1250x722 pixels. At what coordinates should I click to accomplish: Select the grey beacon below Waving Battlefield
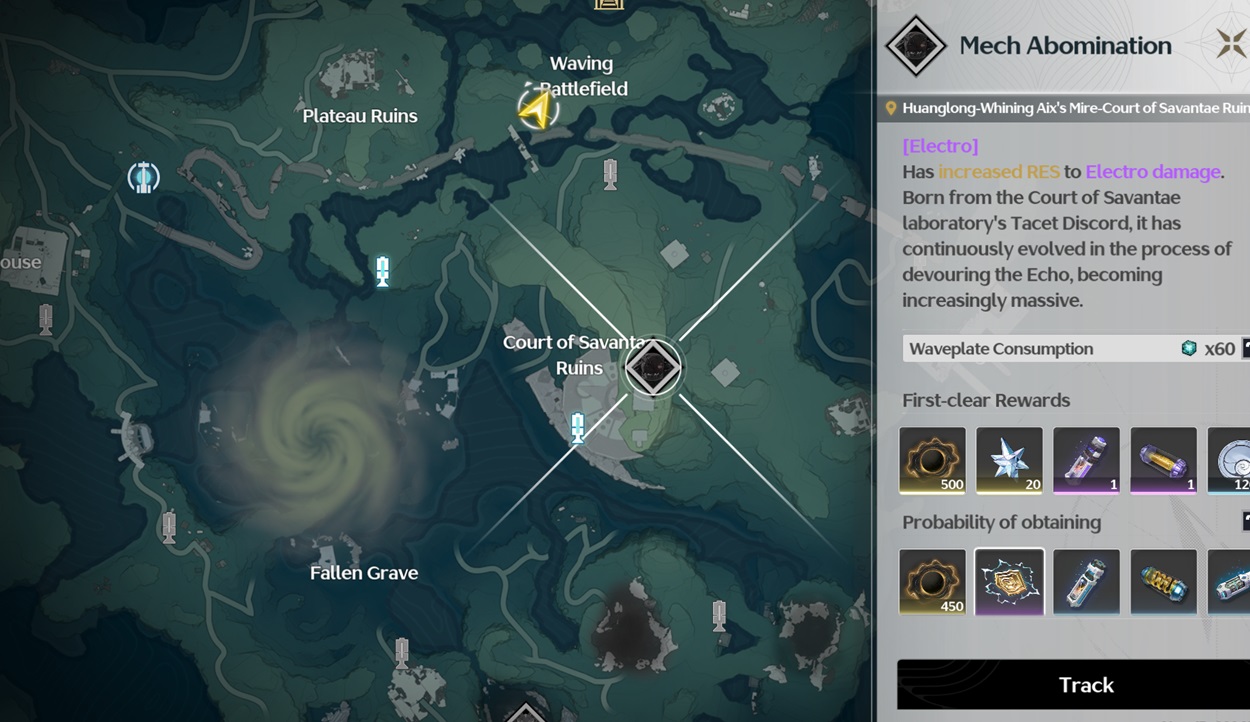pos(611,174)
